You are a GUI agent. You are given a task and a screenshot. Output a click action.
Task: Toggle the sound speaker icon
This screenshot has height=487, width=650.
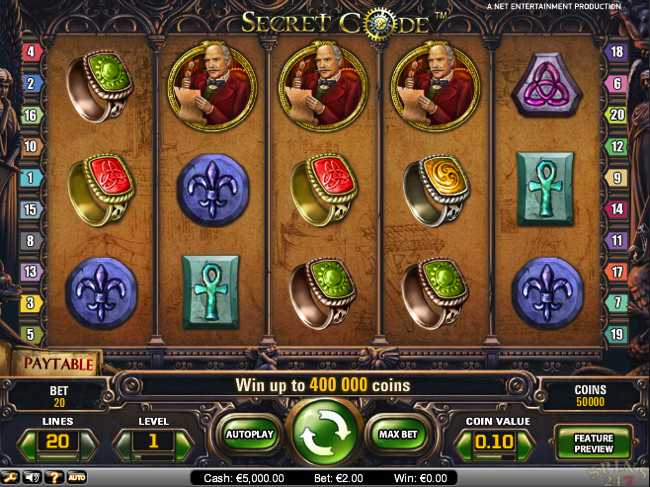tap(34, 478)
